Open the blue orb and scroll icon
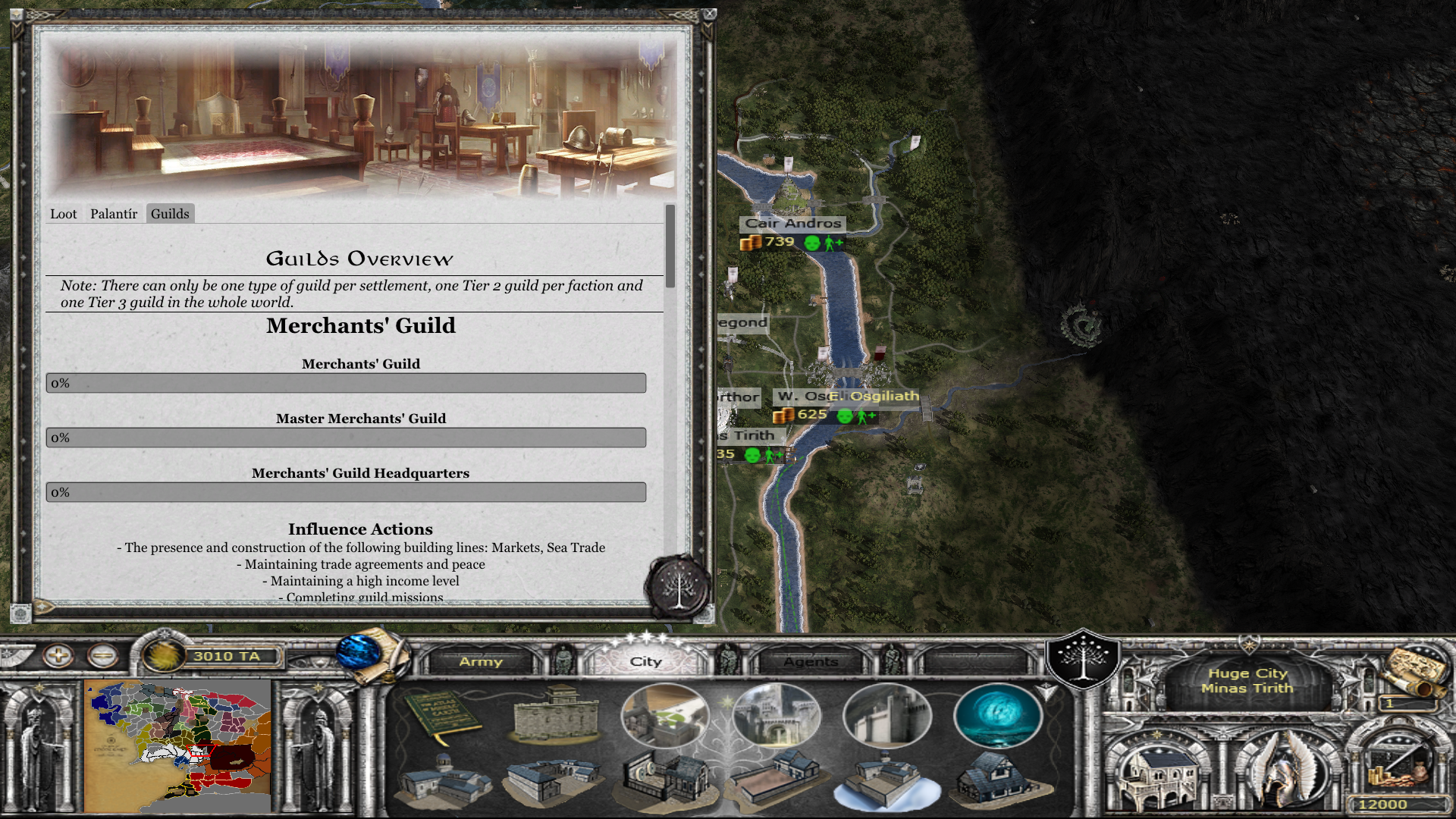 pyautogui.click(x=369, y=654)
